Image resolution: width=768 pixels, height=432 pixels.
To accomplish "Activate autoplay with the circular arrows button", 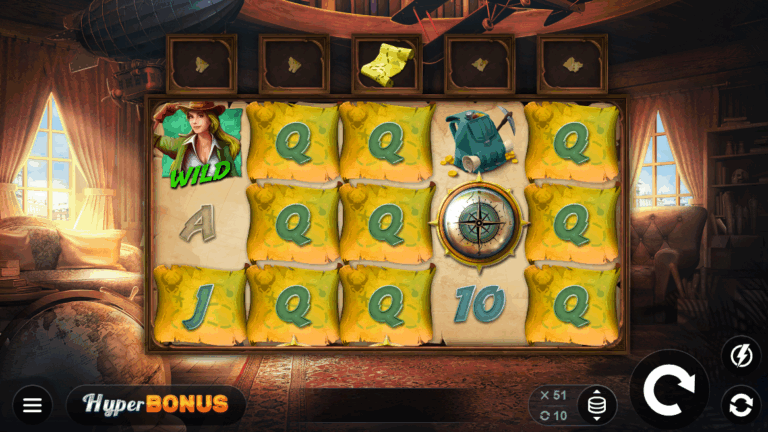I will (x=741, y=405).
